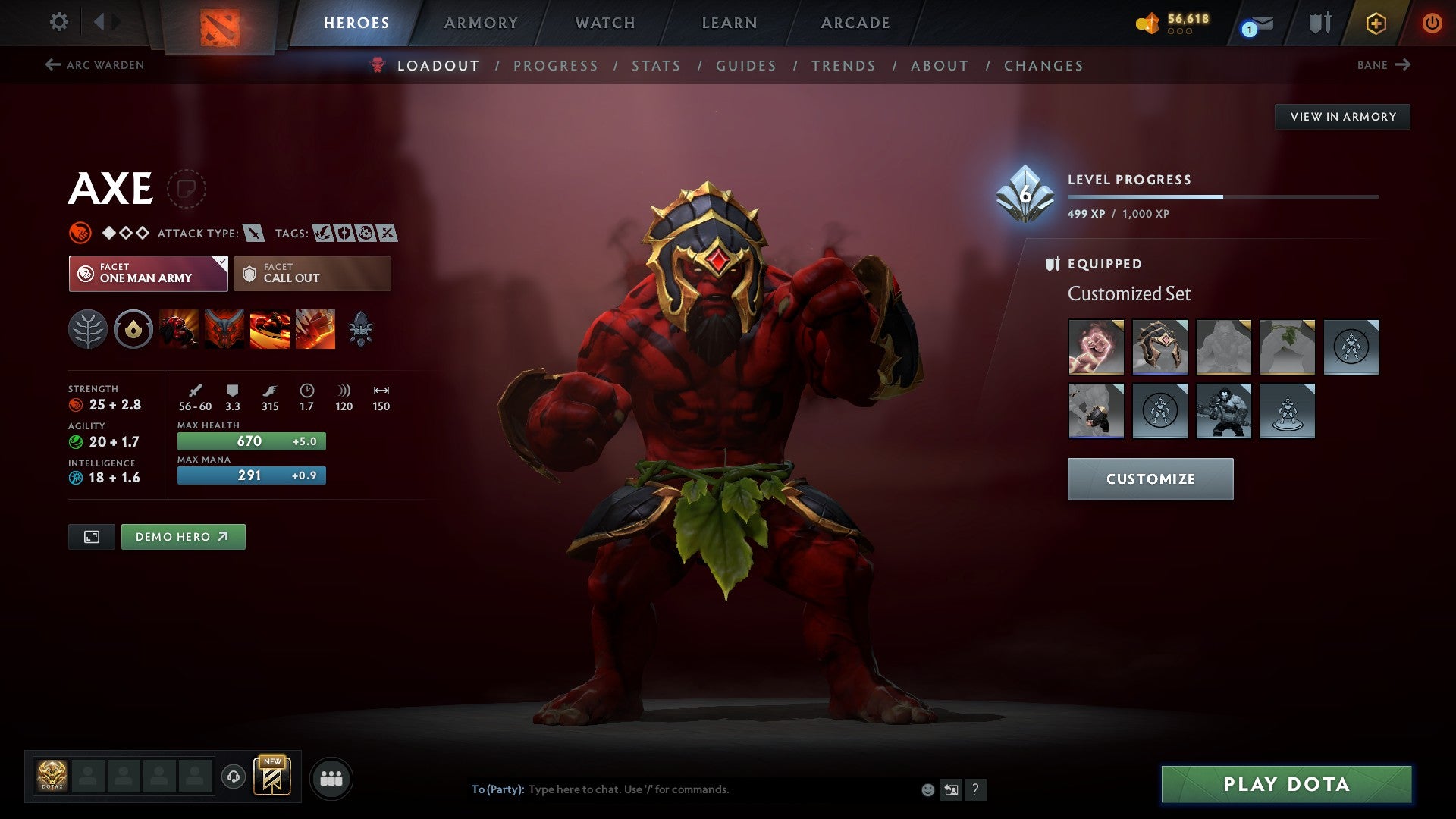Open the friends list icon near the chat bar
The width and height of the screenshot is (1456, 819).
tap(331, 777)
